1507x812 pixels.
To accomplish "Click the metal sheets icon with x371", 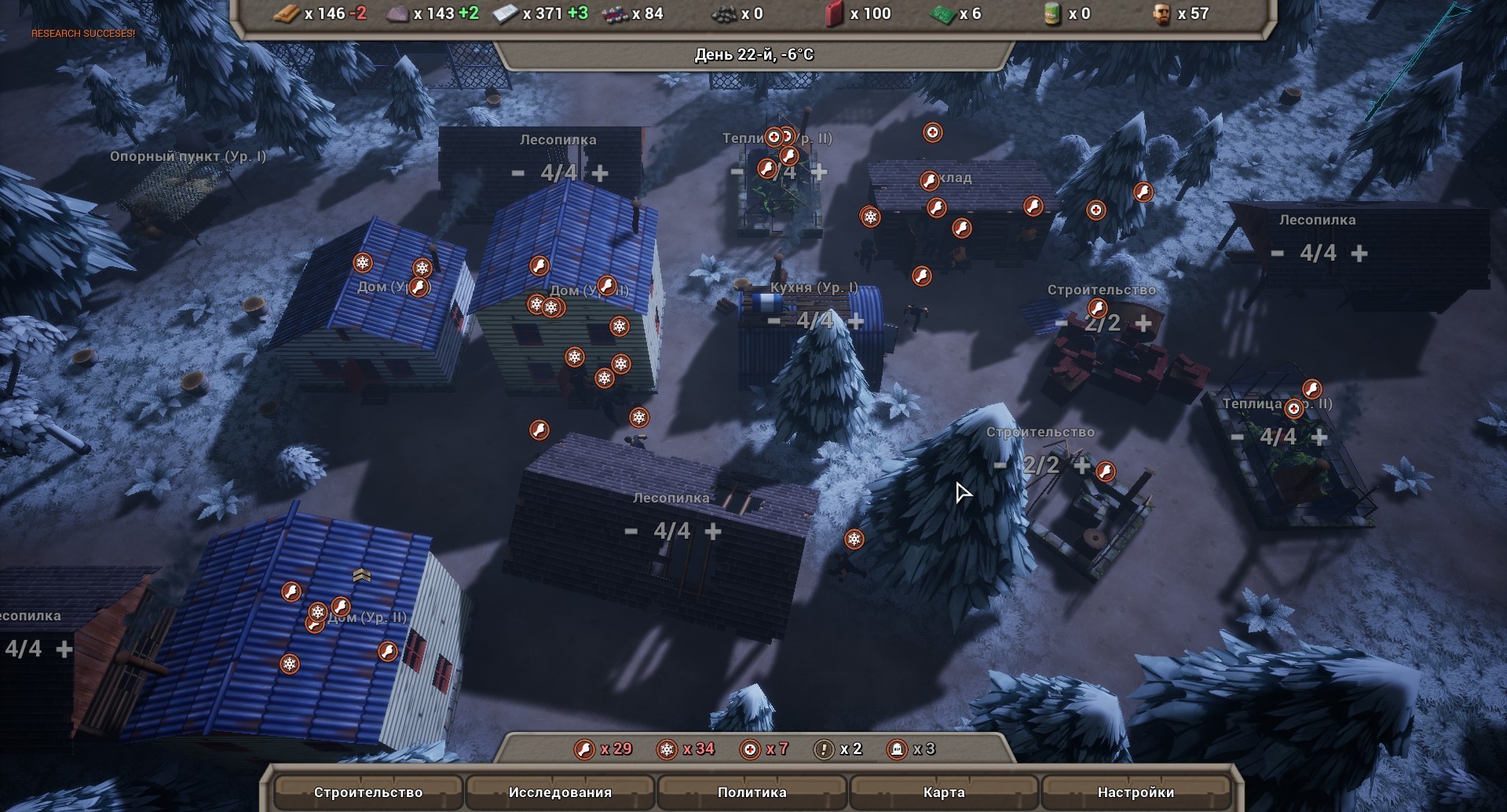I will (505, 13).
